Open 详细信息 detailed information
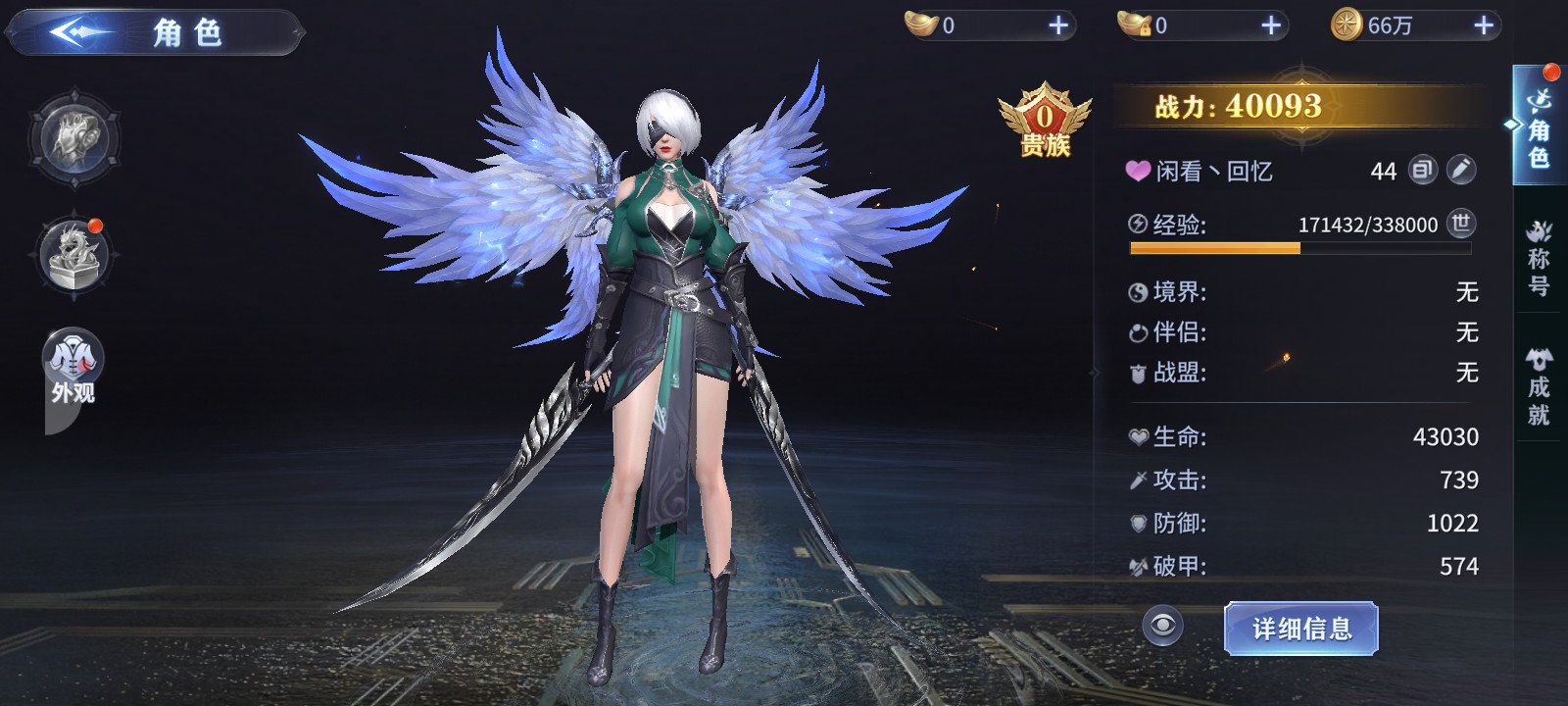The image size is (1568, 706). [1300, 629]
